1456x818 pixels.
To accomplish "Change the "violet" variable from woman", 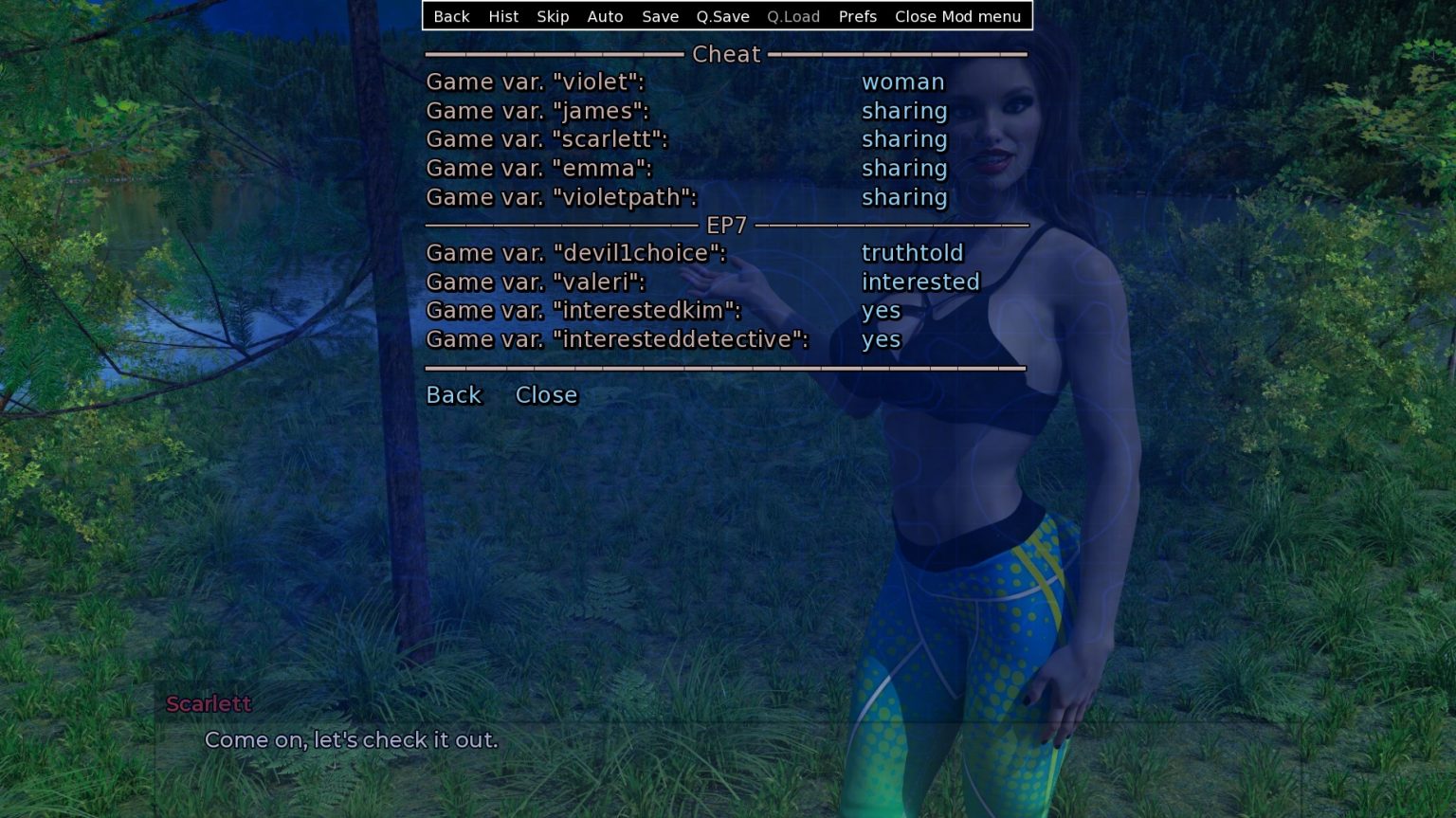I will click(x=902, y=82).
